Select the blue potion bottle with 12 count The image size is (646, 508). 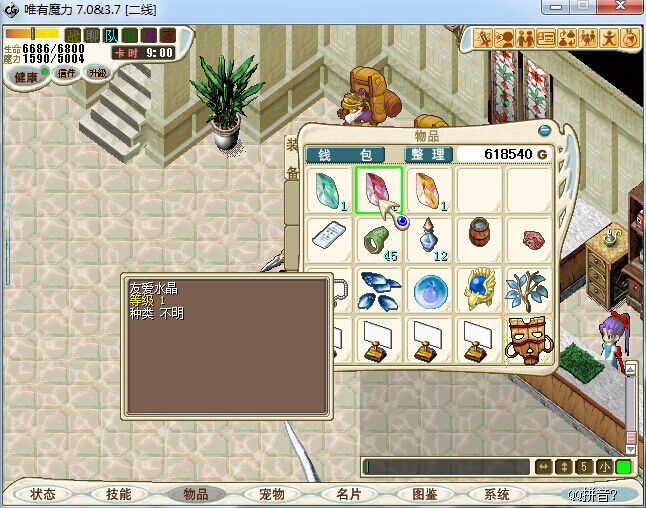[x=429, y=240]
